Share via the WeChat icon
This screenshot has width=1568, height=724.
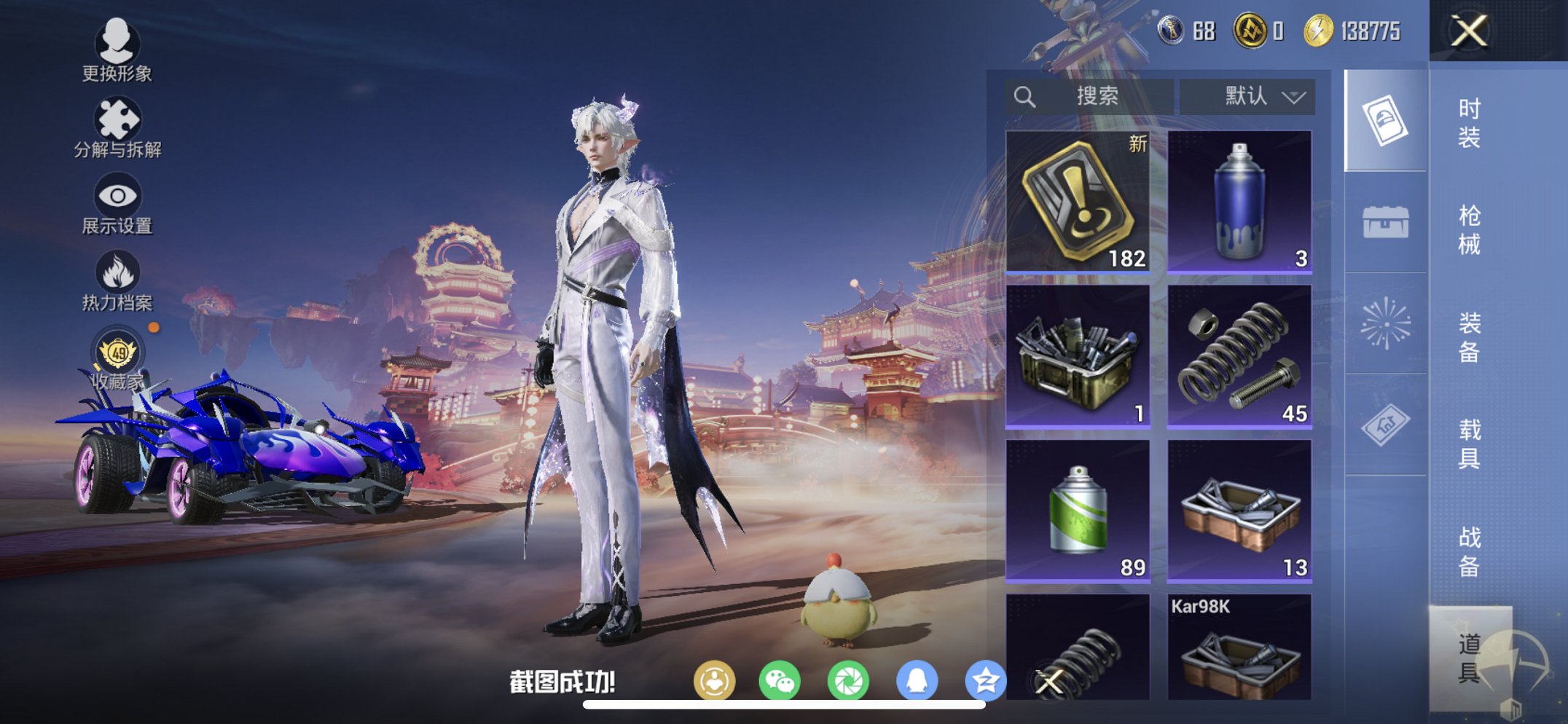pos(780,679)
